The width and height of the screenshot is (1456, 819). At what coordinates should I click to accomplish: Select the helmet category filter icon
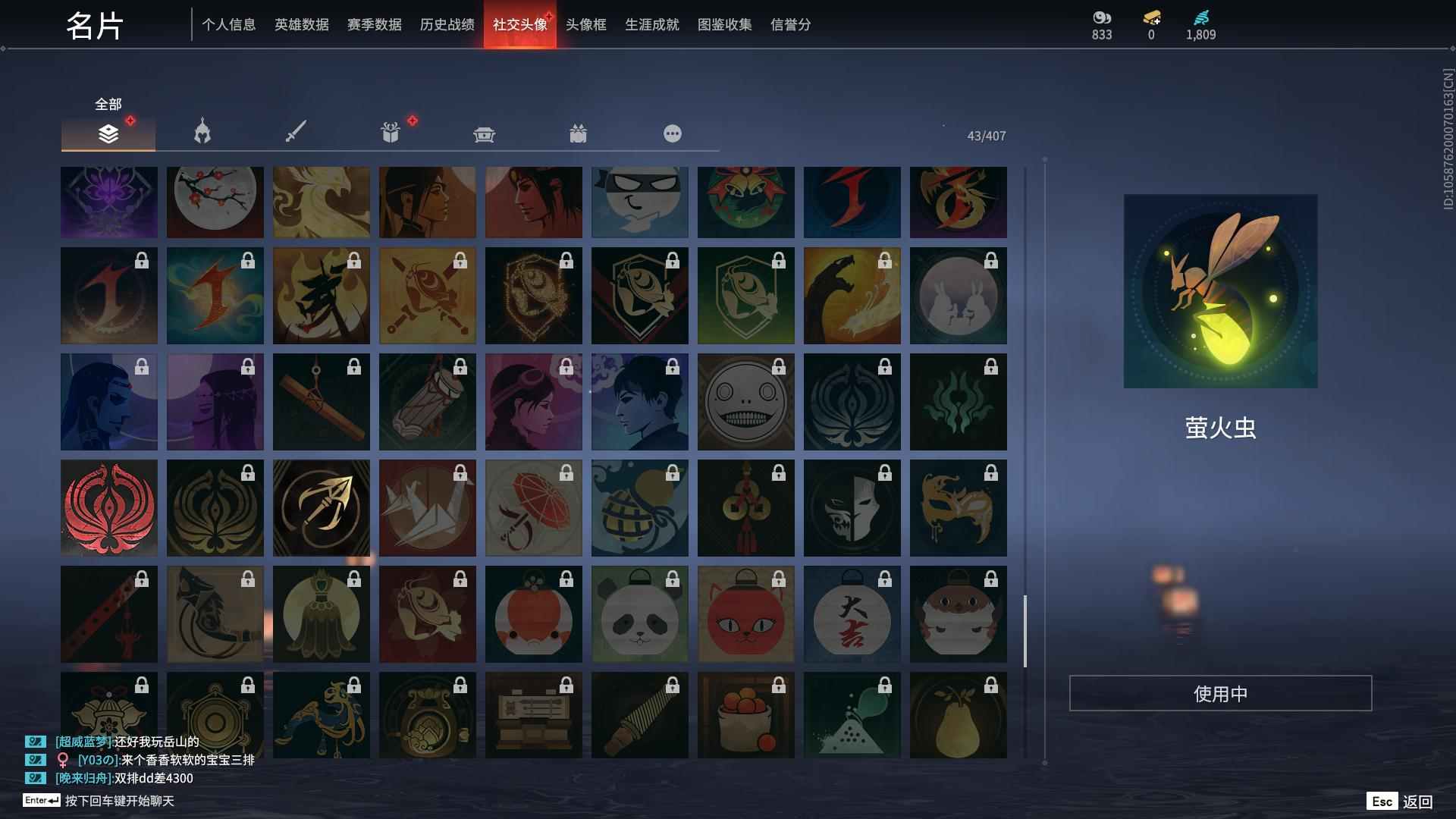pyautogui.click(x=201, y=133)
